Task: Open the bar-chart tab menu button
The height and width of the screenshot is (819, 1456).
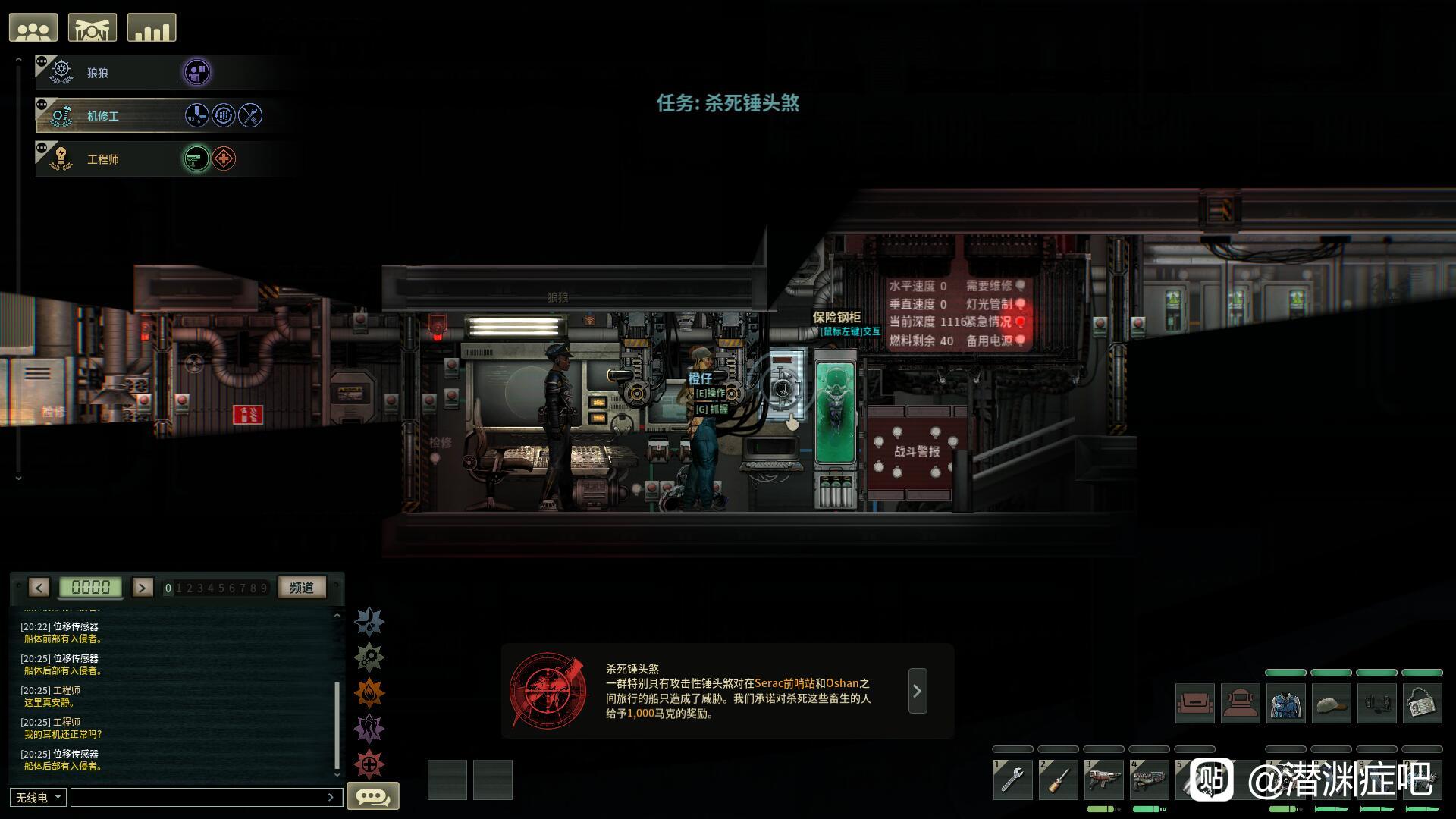Action: pos(152,28)
